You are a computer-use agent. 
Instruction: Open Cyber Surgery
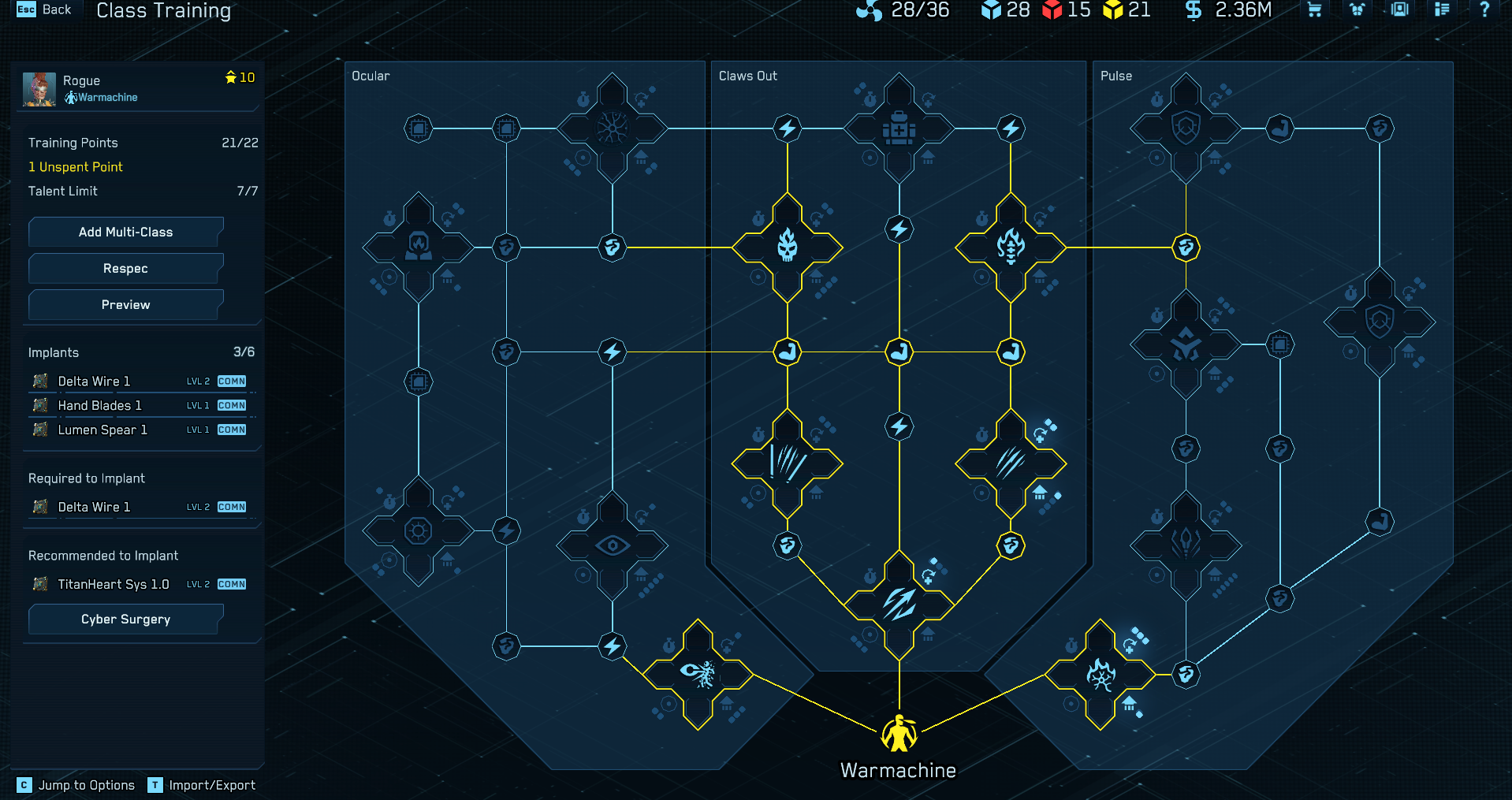click(125, 620)
